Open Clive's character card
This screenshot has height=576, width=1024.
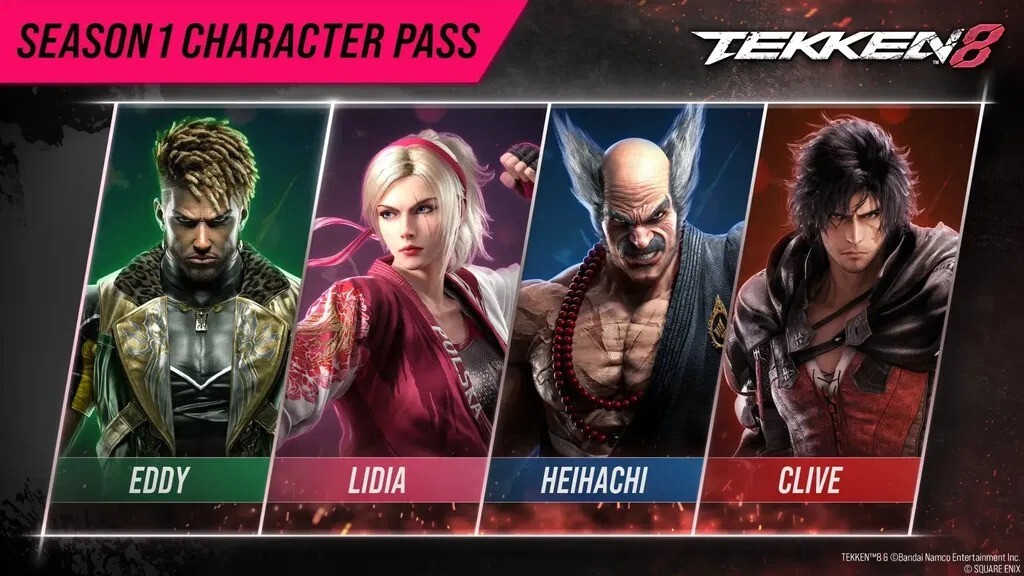[x=838, y=300]
